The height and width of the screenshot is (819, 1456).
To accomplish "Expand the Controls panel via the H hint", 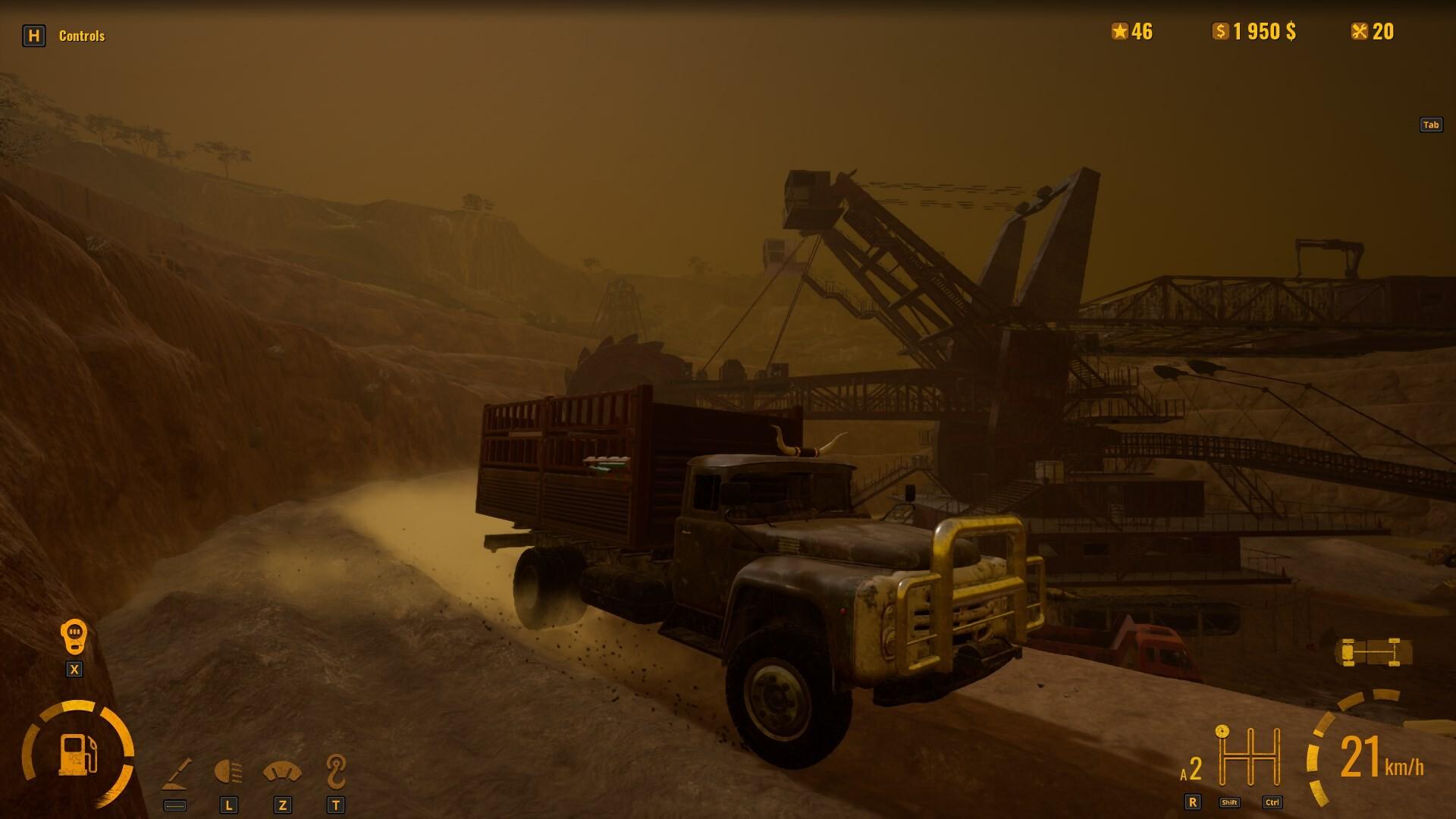I will coord(33,35).
